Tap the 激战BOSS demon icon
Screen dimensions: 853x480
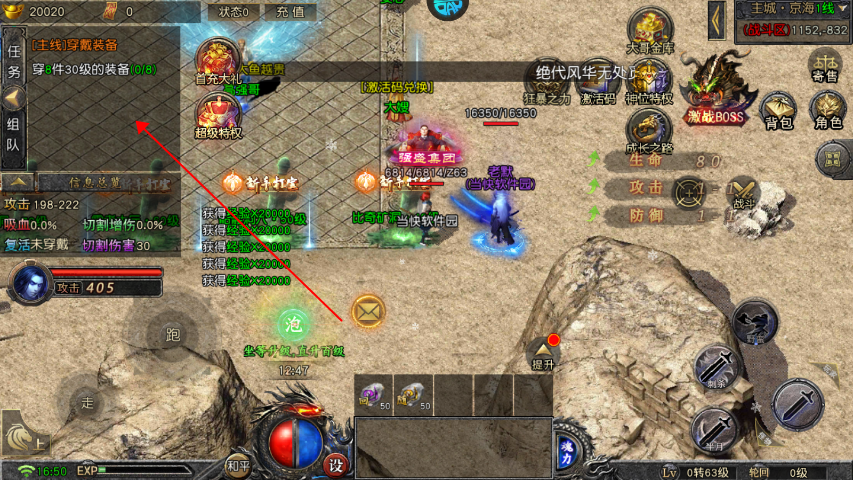coord(716,88)
